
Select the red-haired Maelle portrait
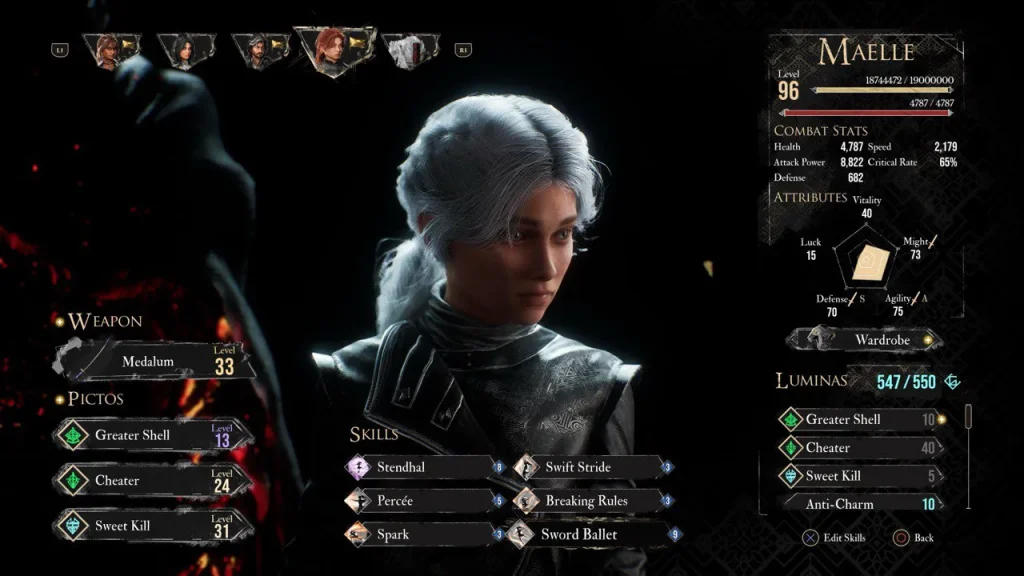333,50
